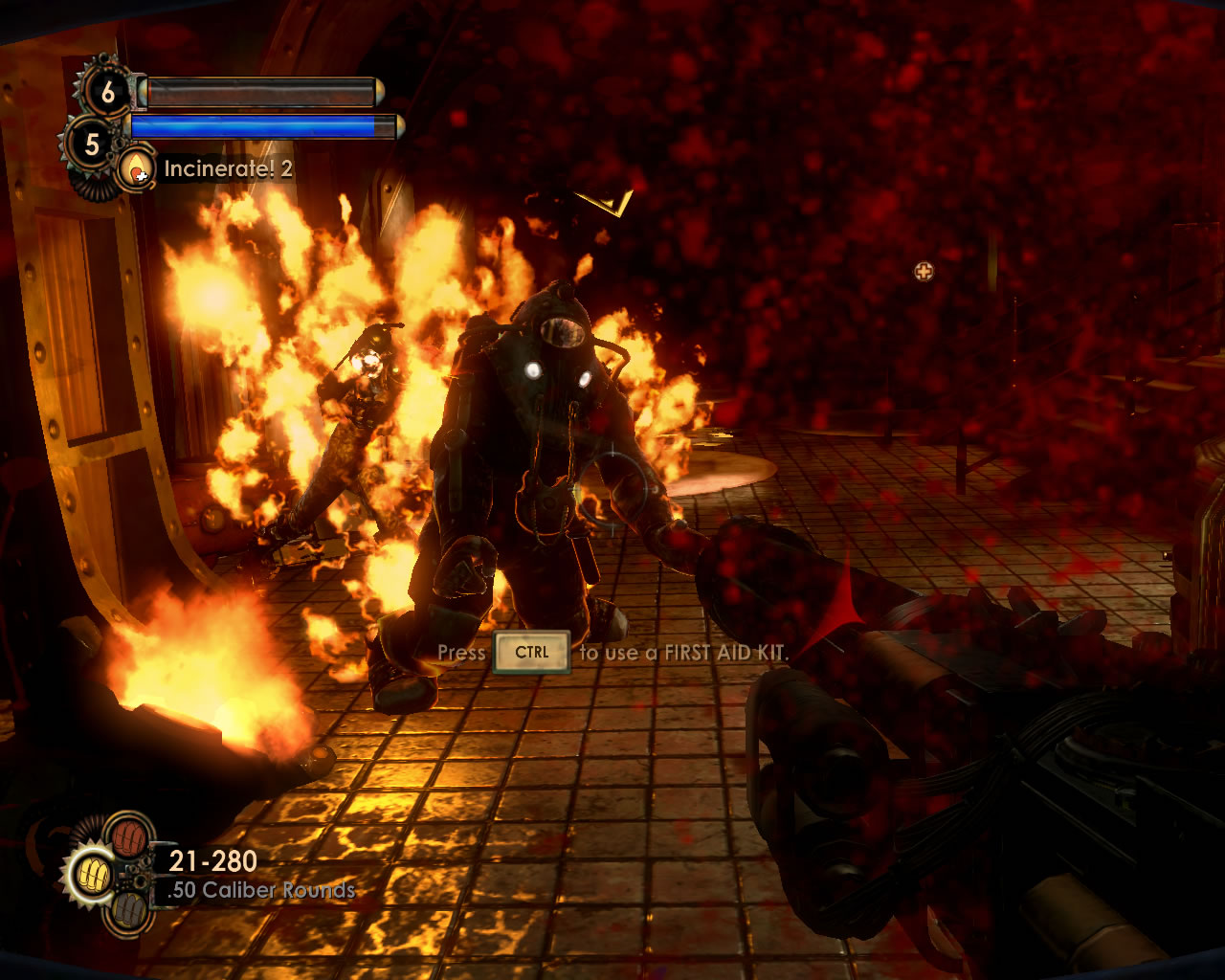Click the EVE hypo counter gear
This screenshot has height=980, width=1225.
coord(91,145)
